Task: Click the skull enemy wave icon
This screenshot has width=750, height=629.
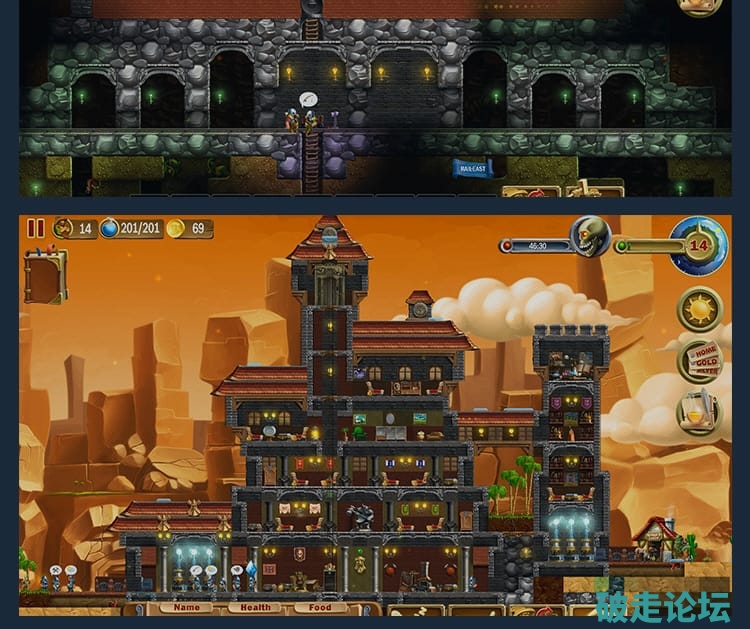Action: pos(589,236)
